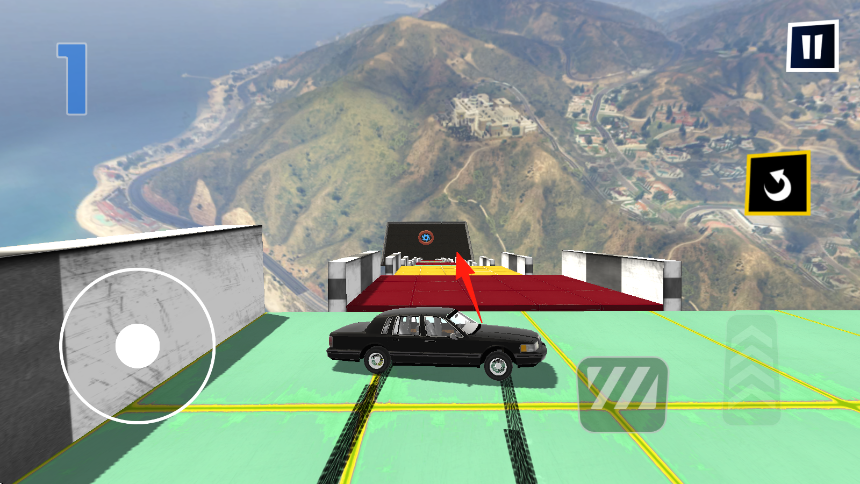Viewport: 860px width, 484px height.
Task: Pause the game with the pause button
Action: [x=811, y=46]
